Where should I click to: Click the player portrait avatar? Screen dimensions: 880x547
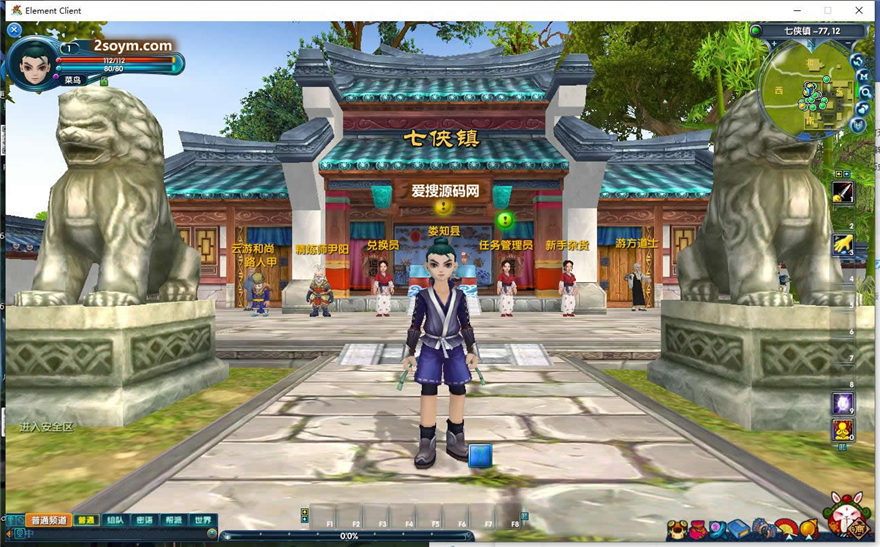point(32,62)
